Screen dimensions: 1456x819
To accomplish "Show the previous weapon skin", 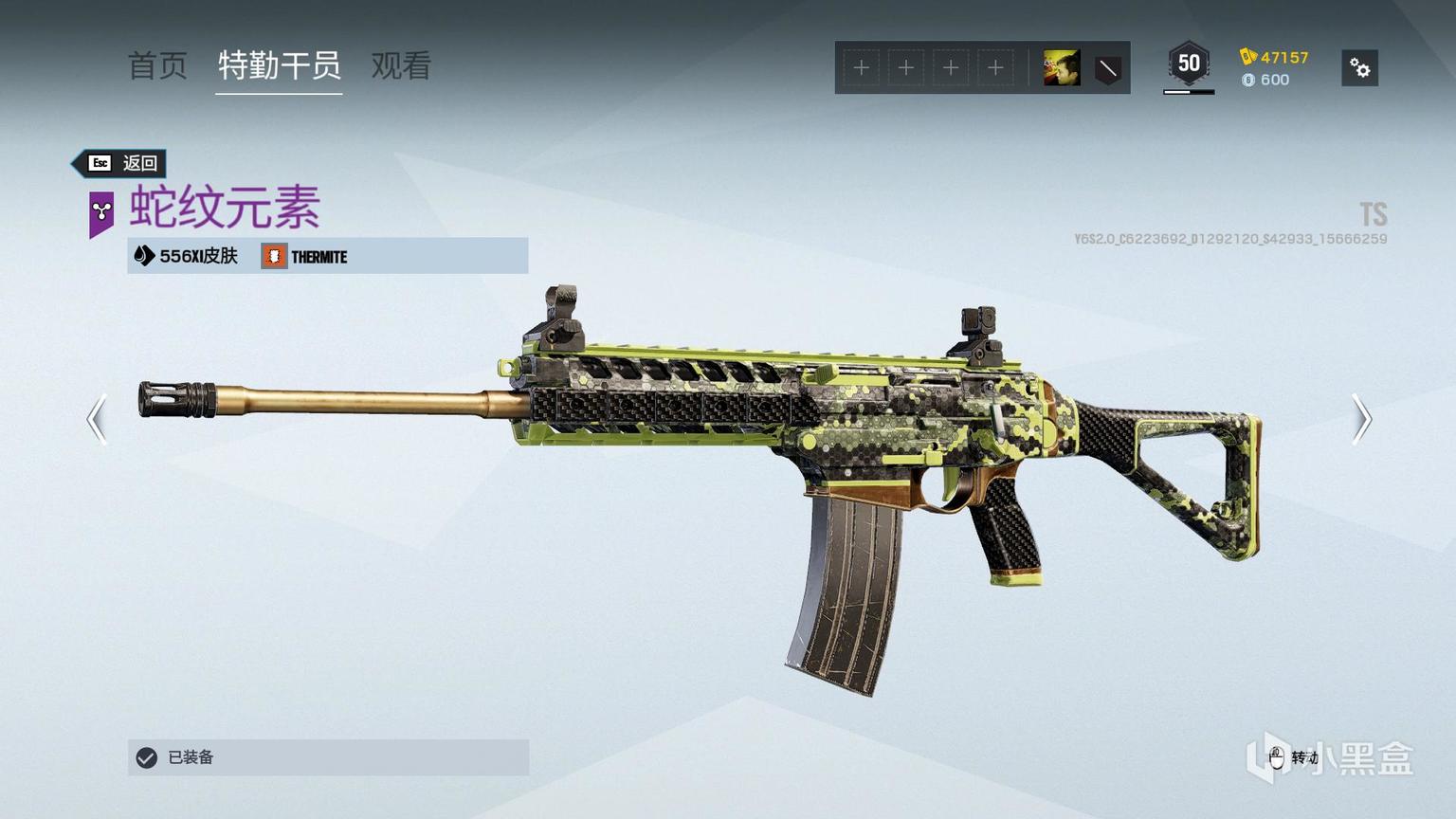I will pyautogui.click(x=97, y=419).
